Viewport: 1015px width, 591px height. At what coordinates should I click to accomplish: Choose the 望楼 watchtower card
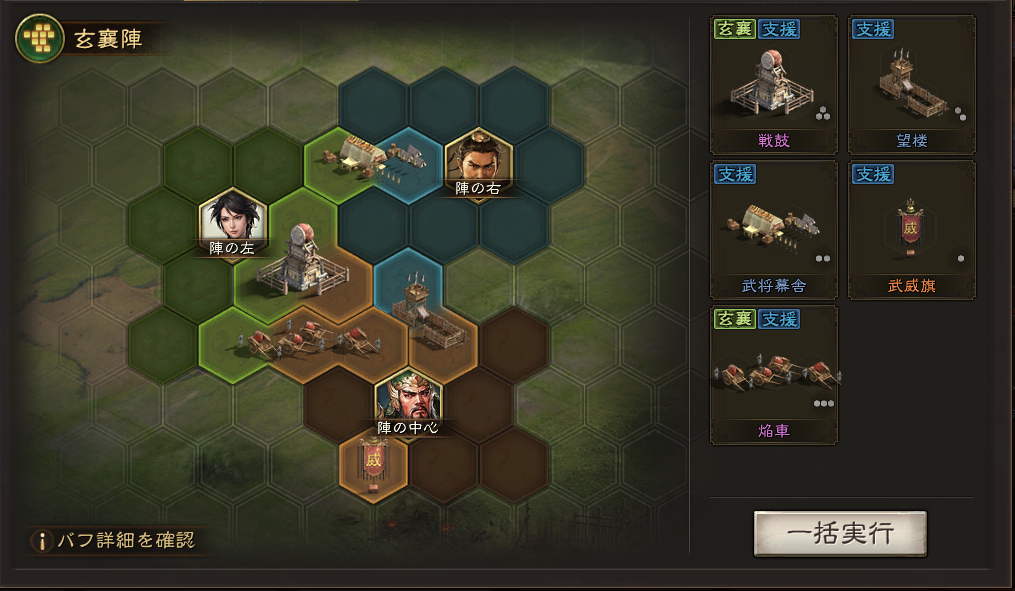point(911,85)
